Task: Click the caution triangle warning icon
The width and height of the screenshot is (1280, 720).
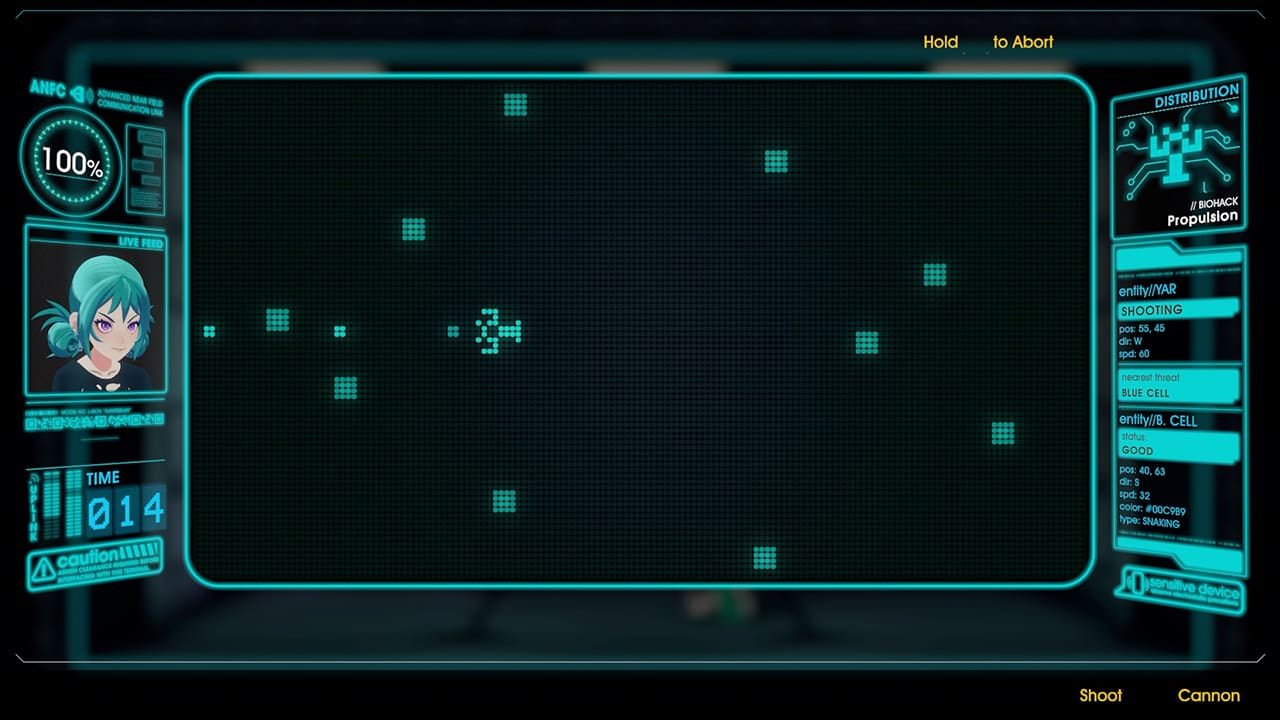Action: [45, 570]
